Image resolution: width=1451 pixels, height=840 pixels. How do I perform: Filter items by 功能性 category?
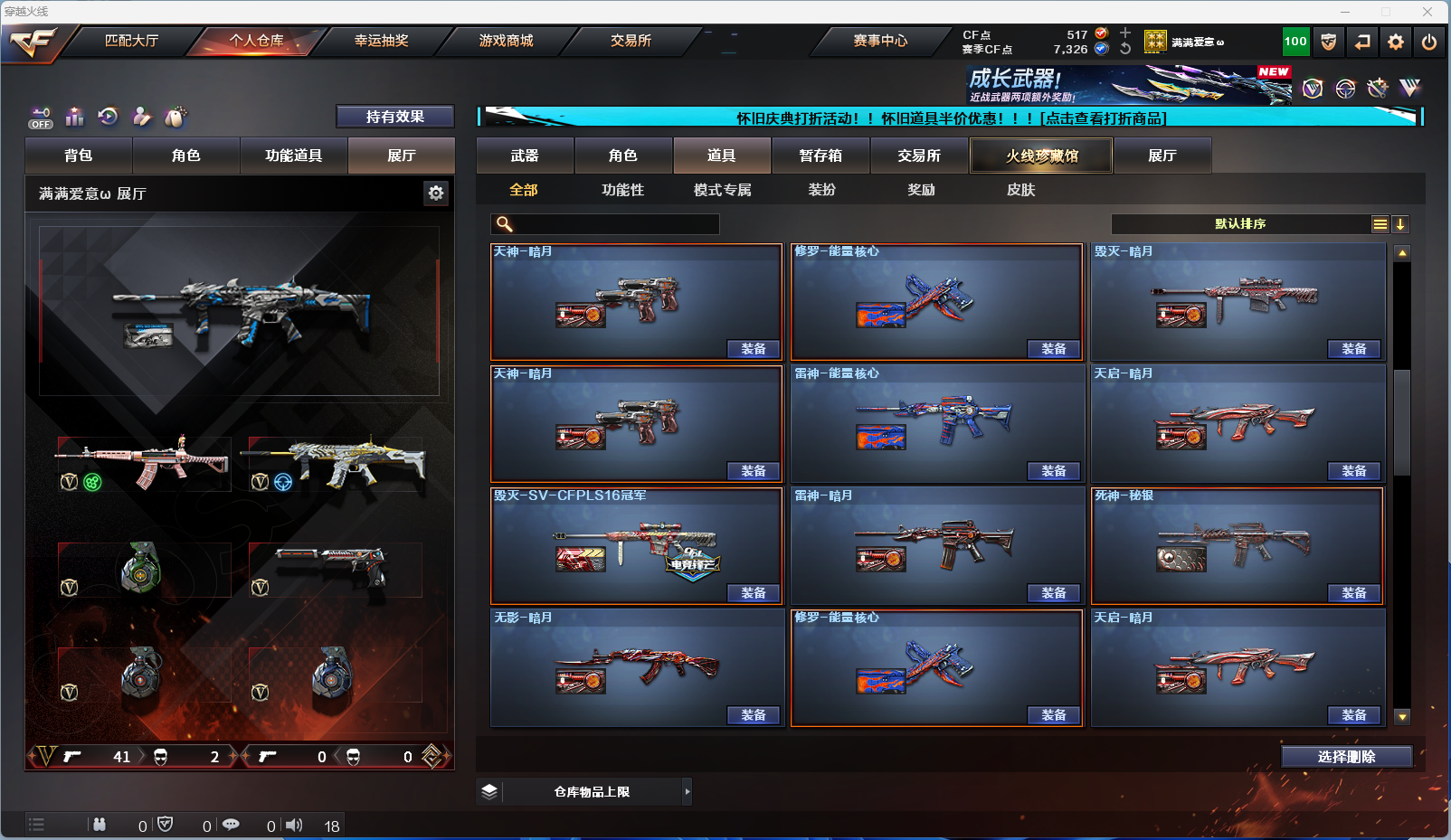[x=622, y=190]
